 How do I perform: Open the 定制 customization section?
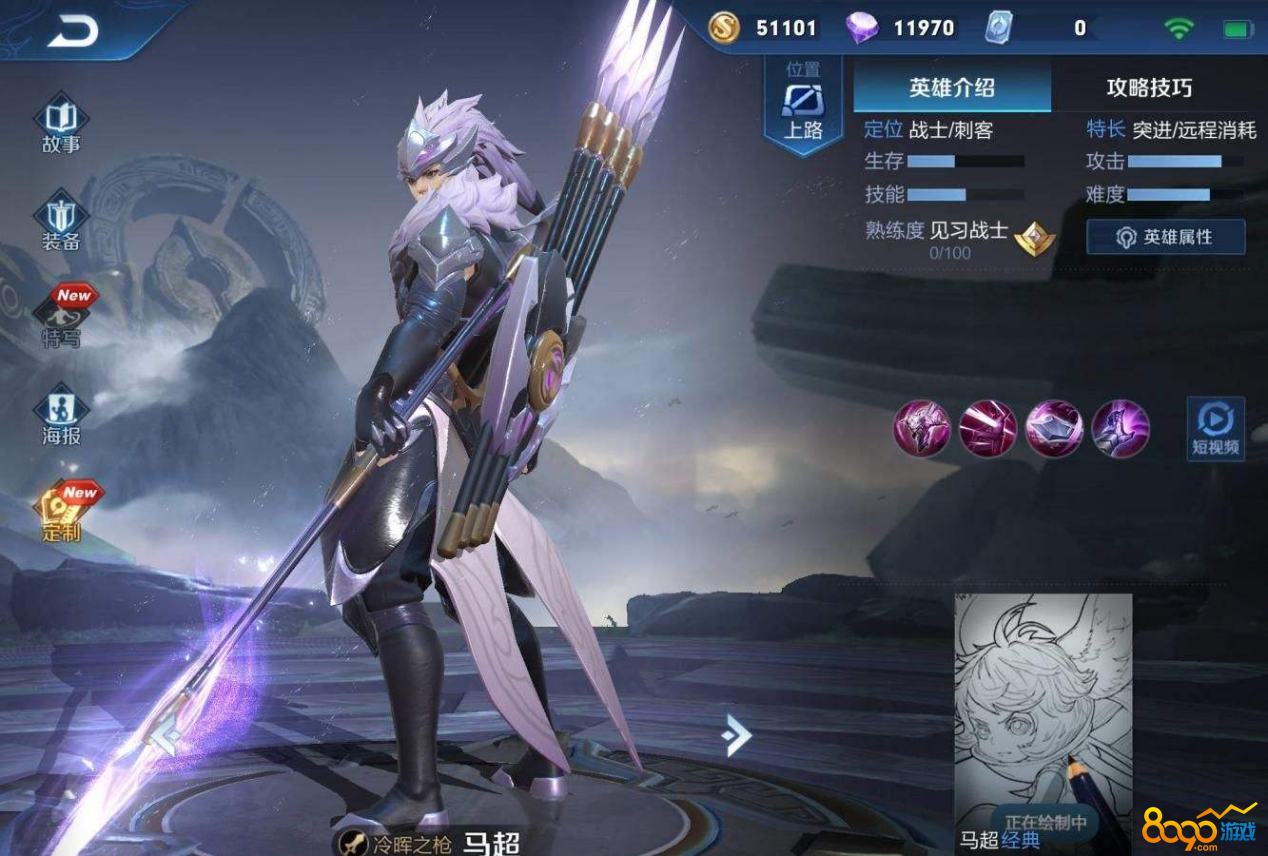[61, 511]
